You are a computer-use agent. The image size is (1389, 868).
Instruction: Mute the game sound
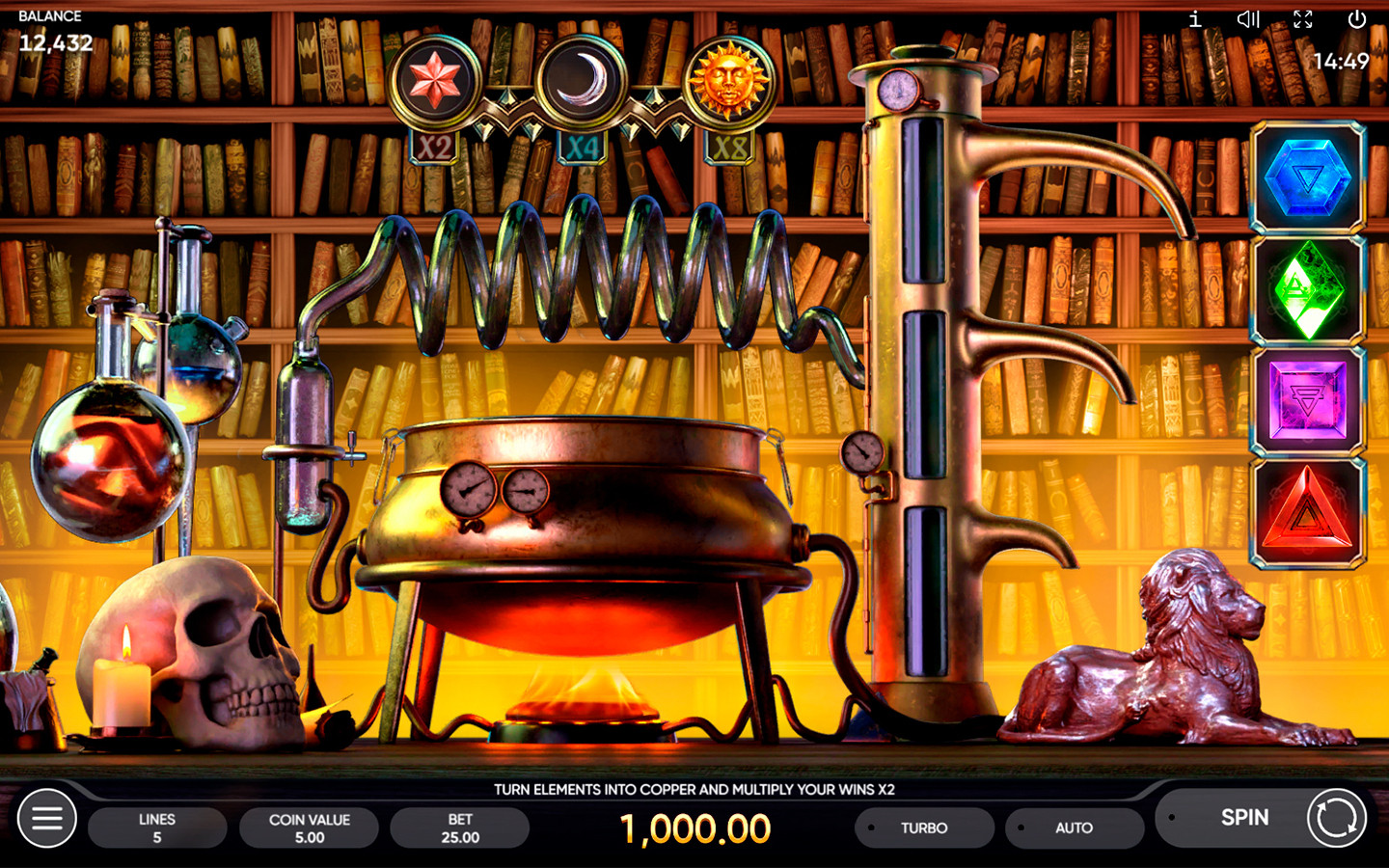point(1248,19)
